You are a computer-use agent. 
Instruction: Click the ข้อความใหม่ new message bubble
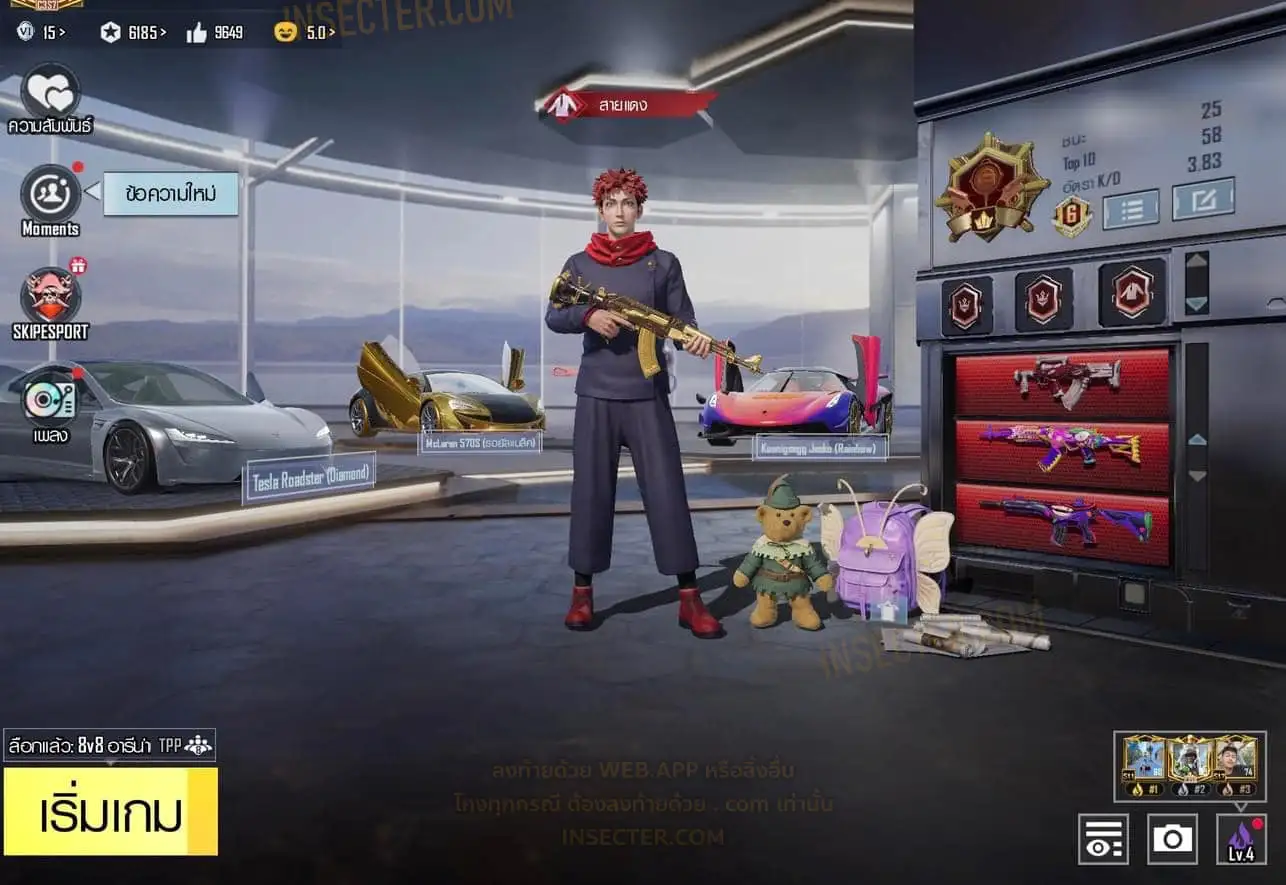point(171,194)
